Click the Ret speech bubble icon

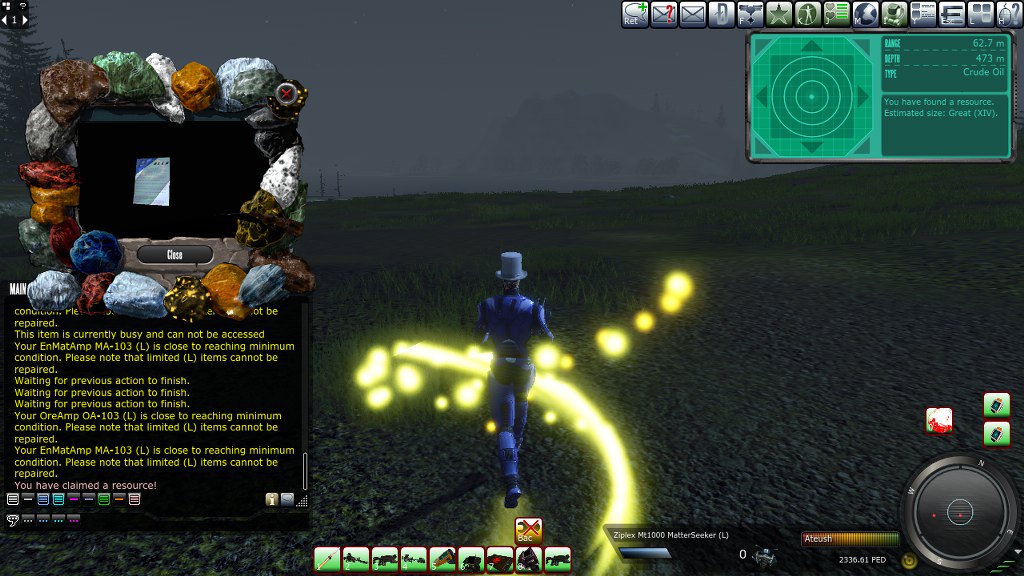point(635,14)
